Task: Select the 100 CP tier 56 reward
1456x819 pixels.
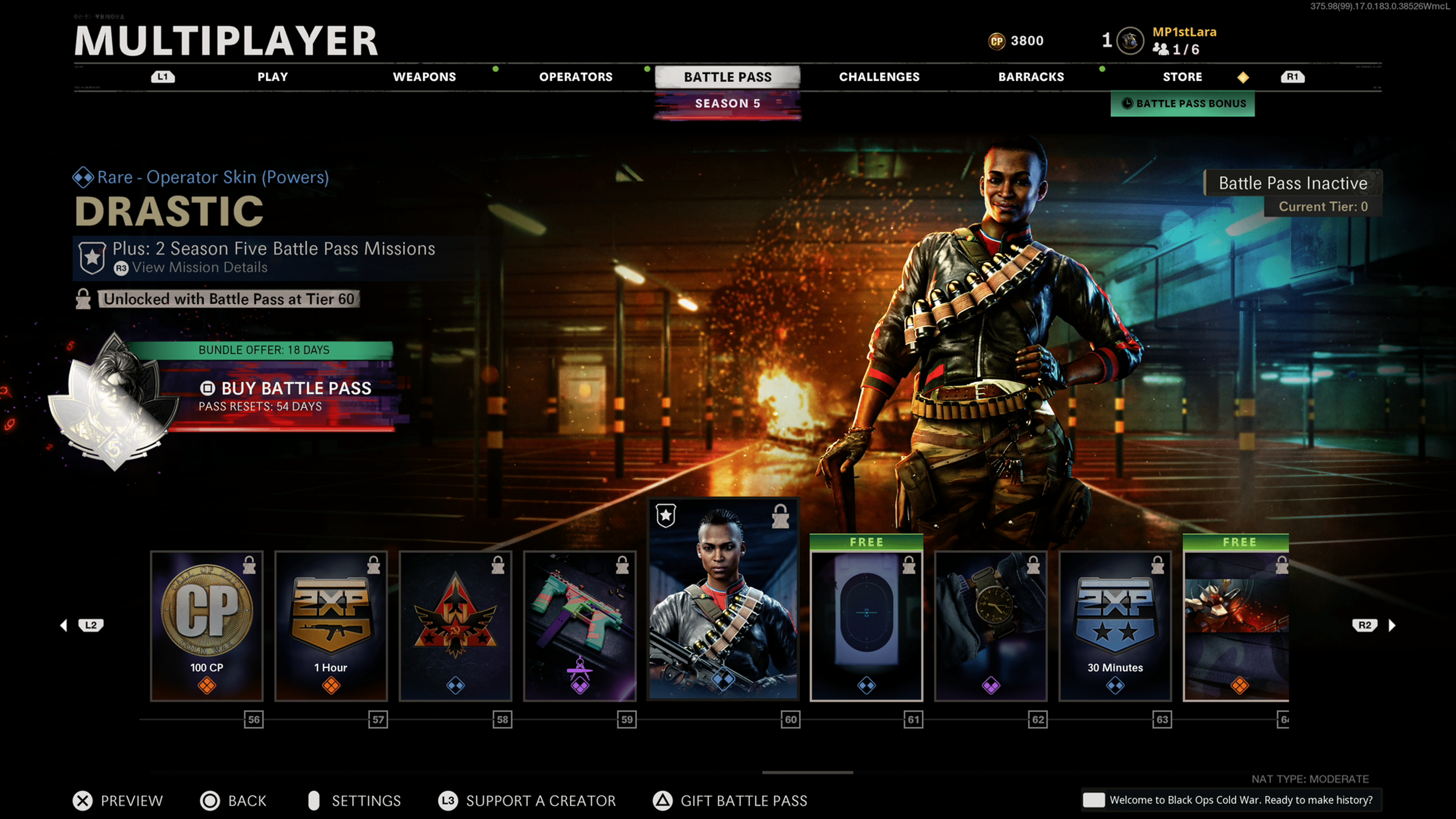Action: [x=207, y=626]
